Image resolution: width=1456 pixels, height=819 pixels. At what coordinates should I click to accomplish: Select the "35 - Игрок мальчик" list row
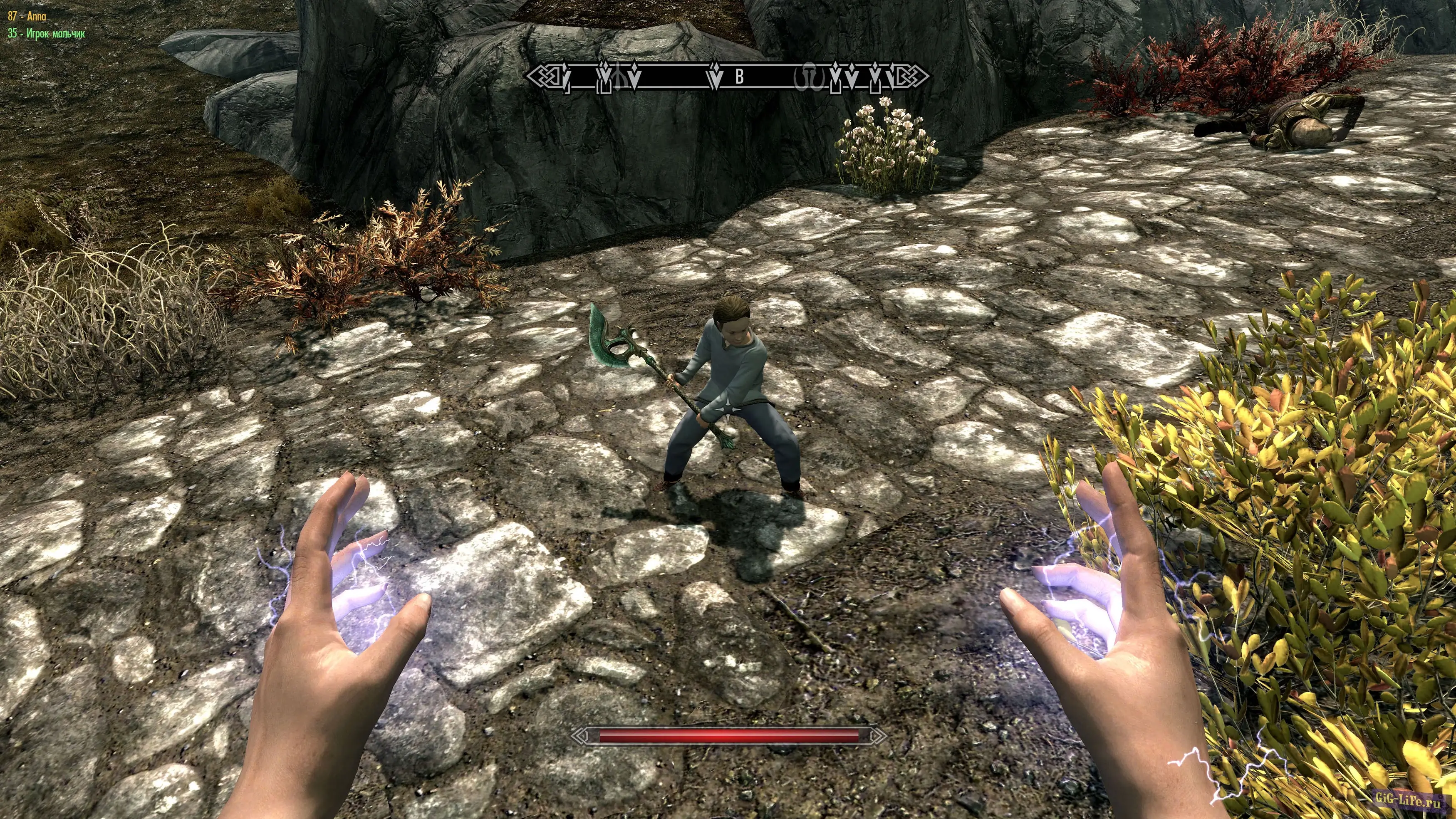tap(46, 33)
